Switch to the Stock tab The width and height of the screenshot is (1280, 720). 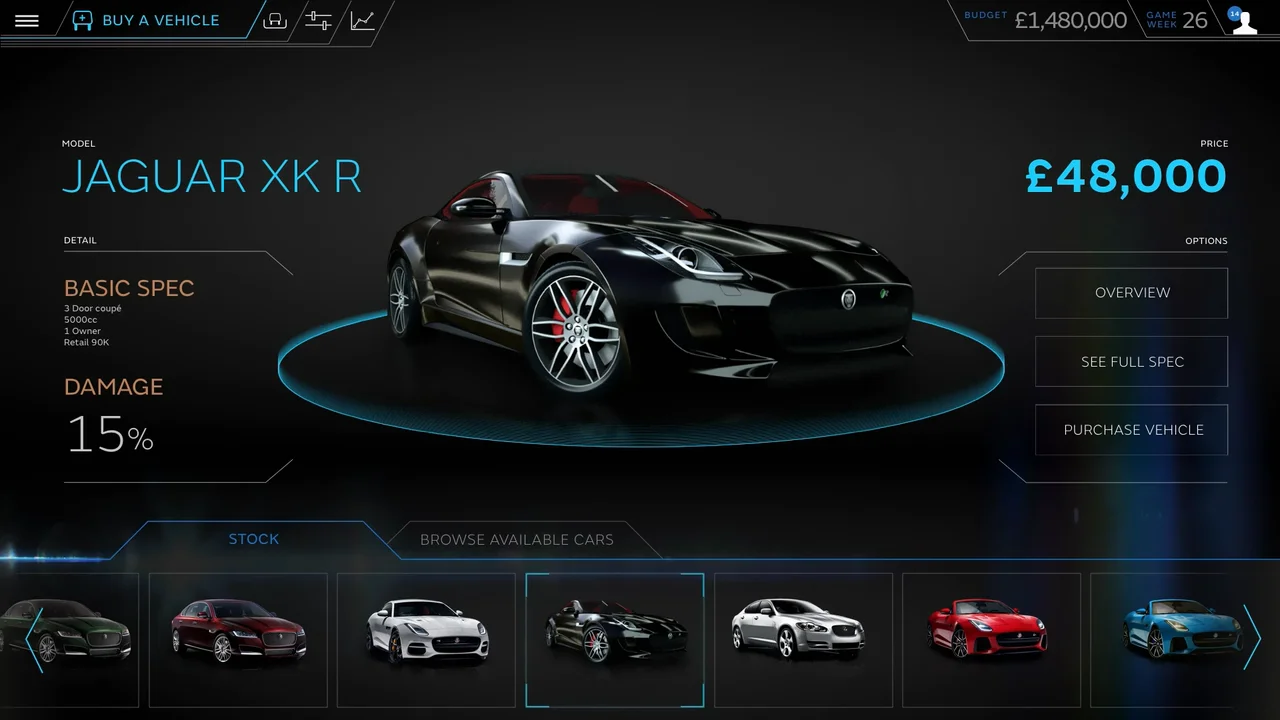(254, 539)
